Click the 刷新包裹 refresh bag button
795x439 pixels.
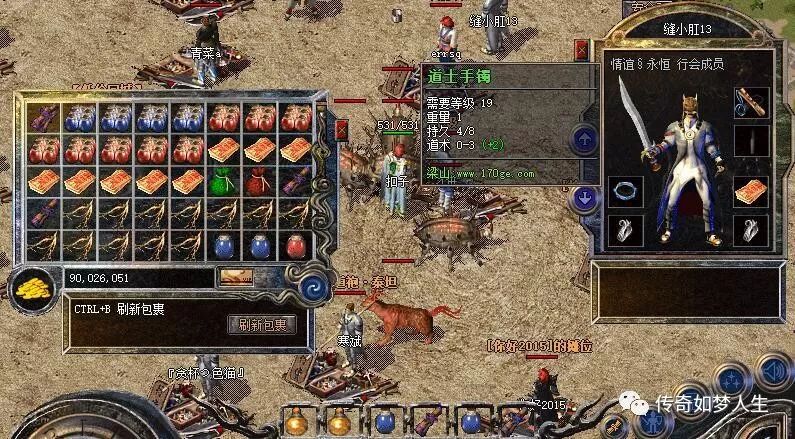tap(262, 325)
